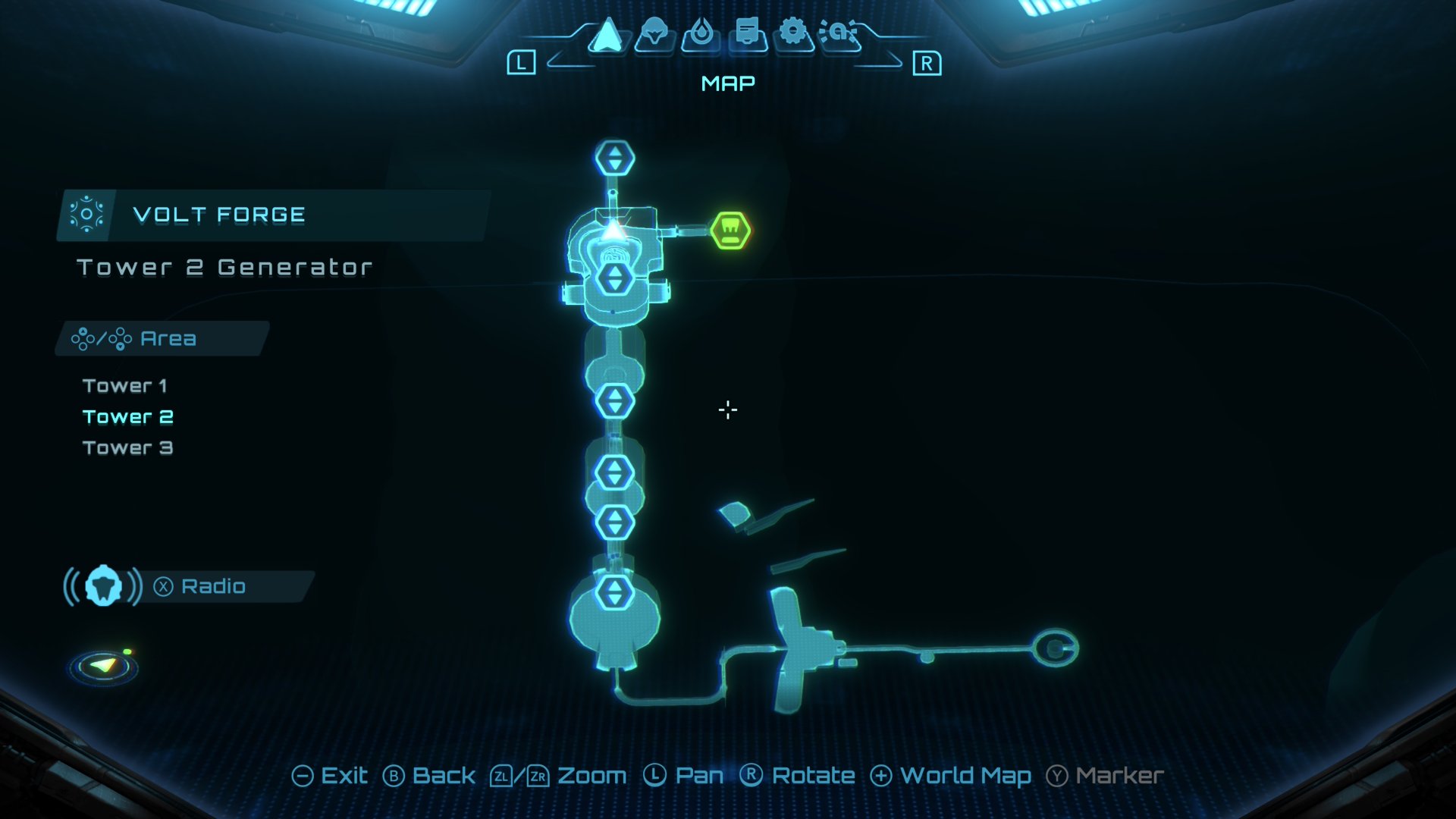This screenshot has width=1456, height=819.
Task: Switch to the Samus helmet tab
Action: pyautogui.click(x=654, y=34)
